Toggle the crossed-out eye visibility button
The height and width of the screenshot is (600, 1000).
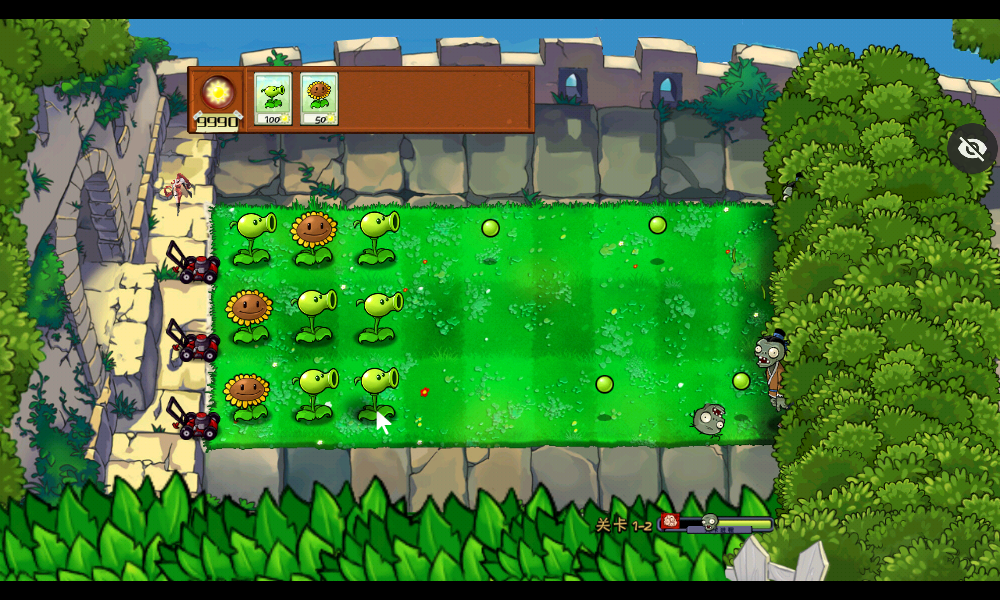(971, 149)
